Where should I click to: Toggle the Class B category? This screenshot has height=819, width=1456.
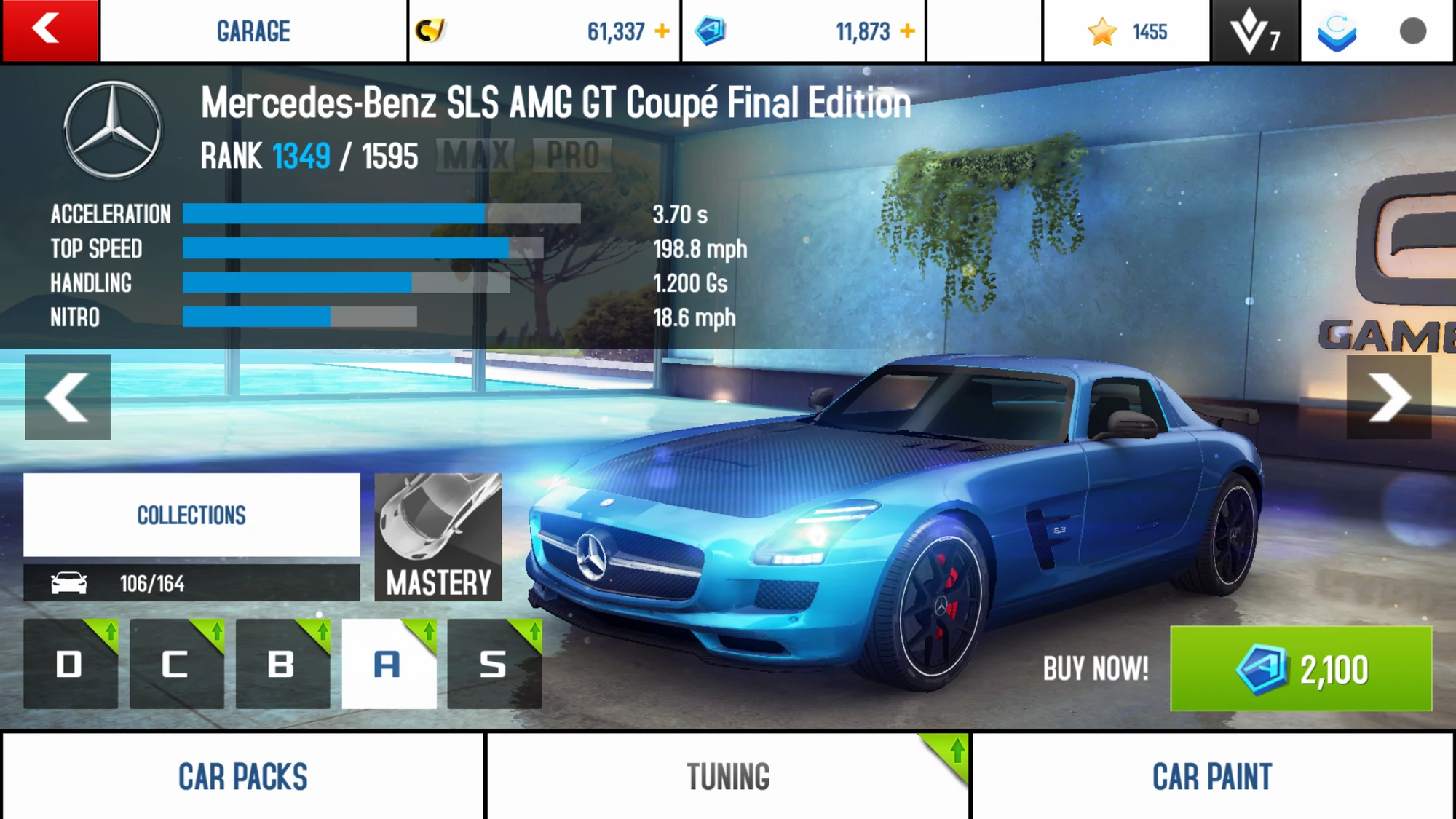[282, 664]
